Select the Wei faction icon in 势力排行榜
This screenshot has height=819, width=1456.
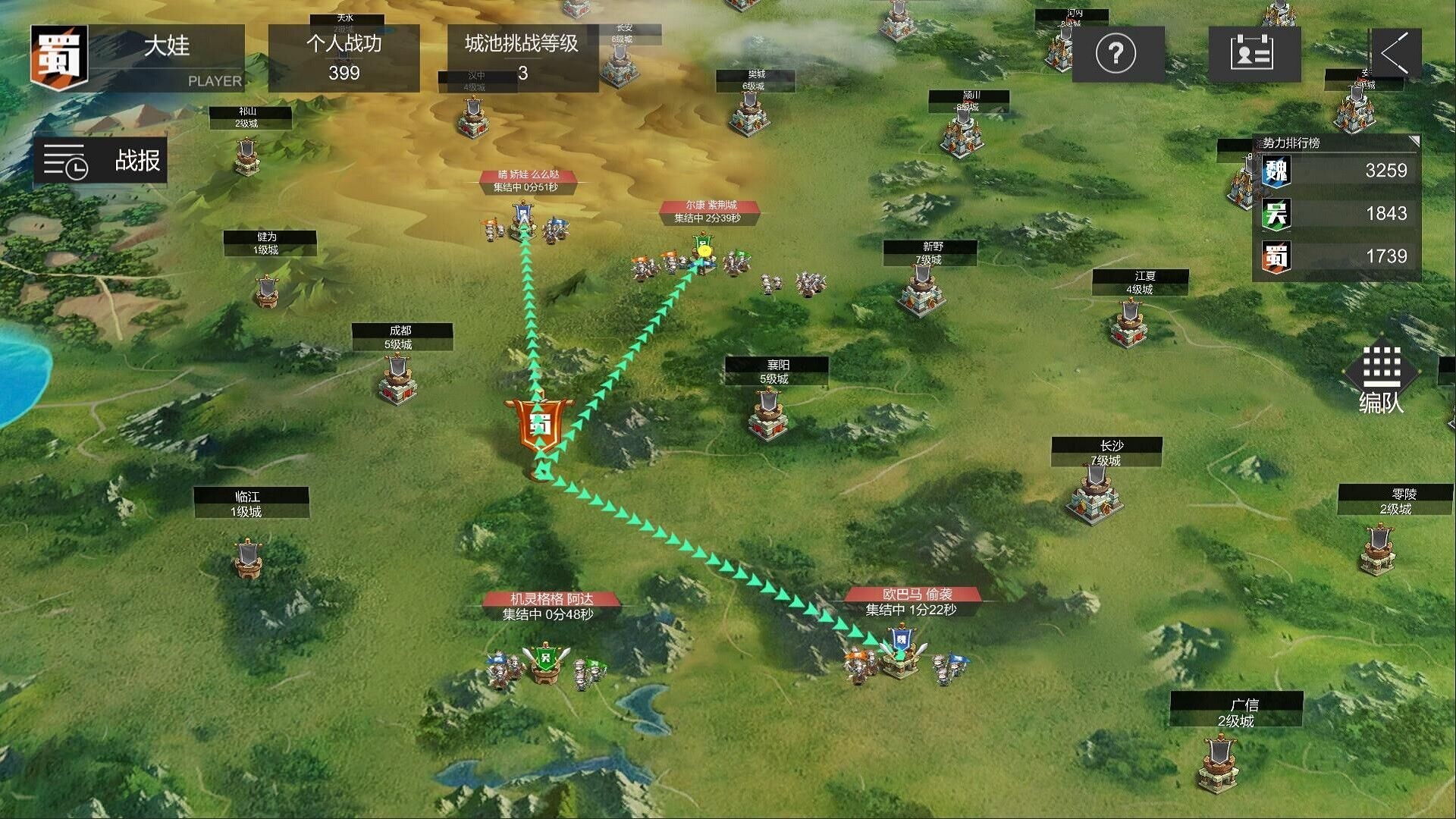(1275, 171)
